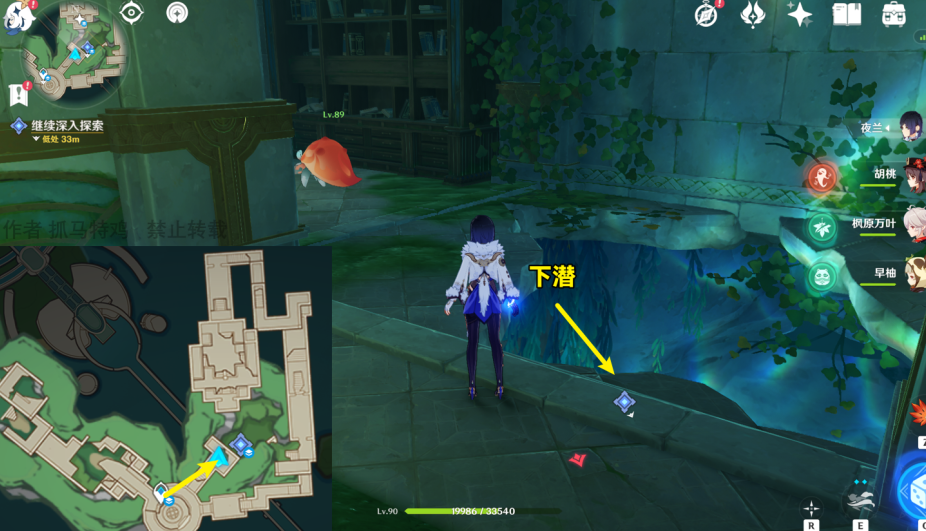Open the adventurer handbook book icon
This screenshot has height=531, width=926.
(x=847, y=14)
